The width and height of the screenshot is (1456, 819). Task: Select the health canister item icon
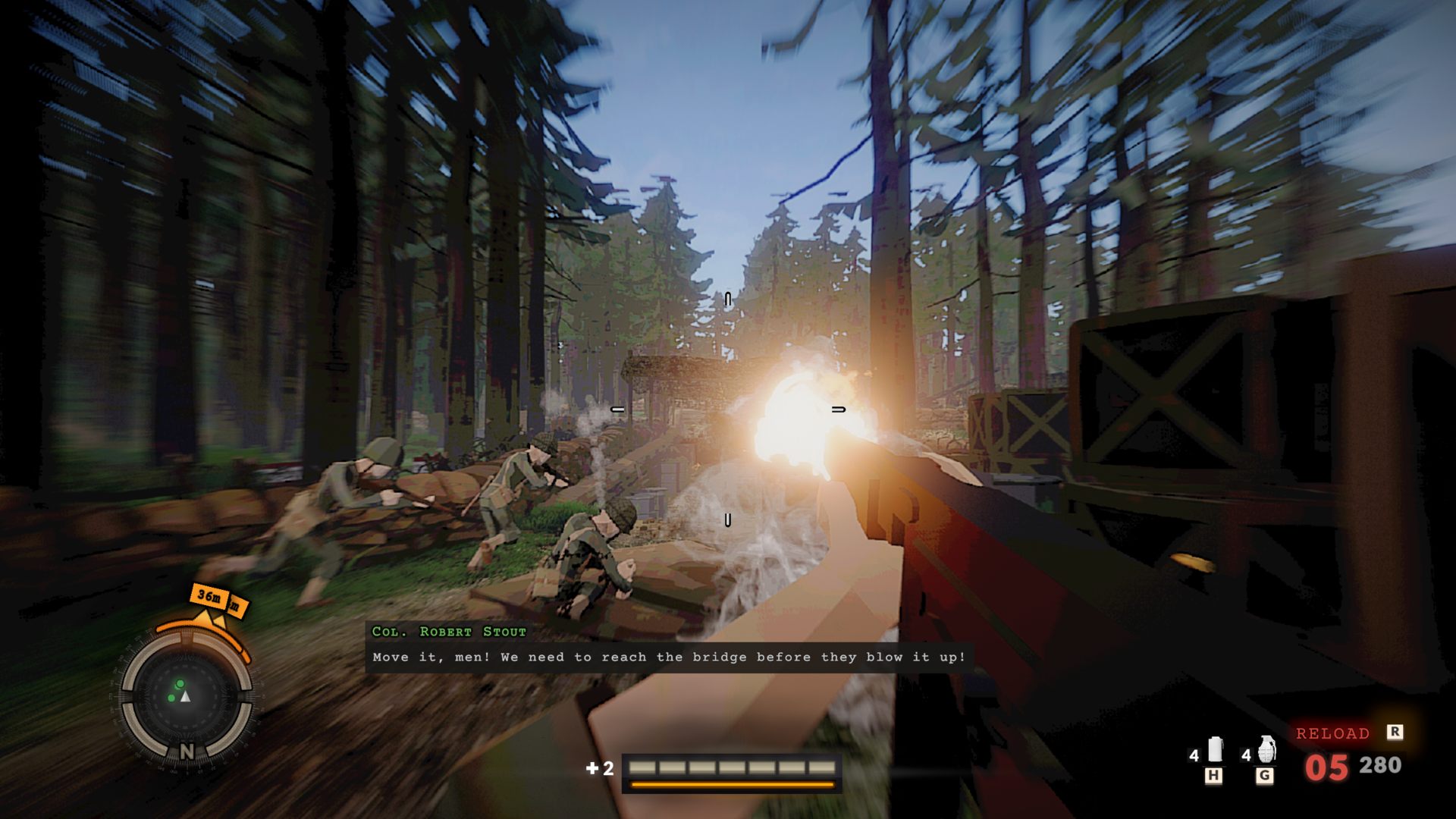1215,750
